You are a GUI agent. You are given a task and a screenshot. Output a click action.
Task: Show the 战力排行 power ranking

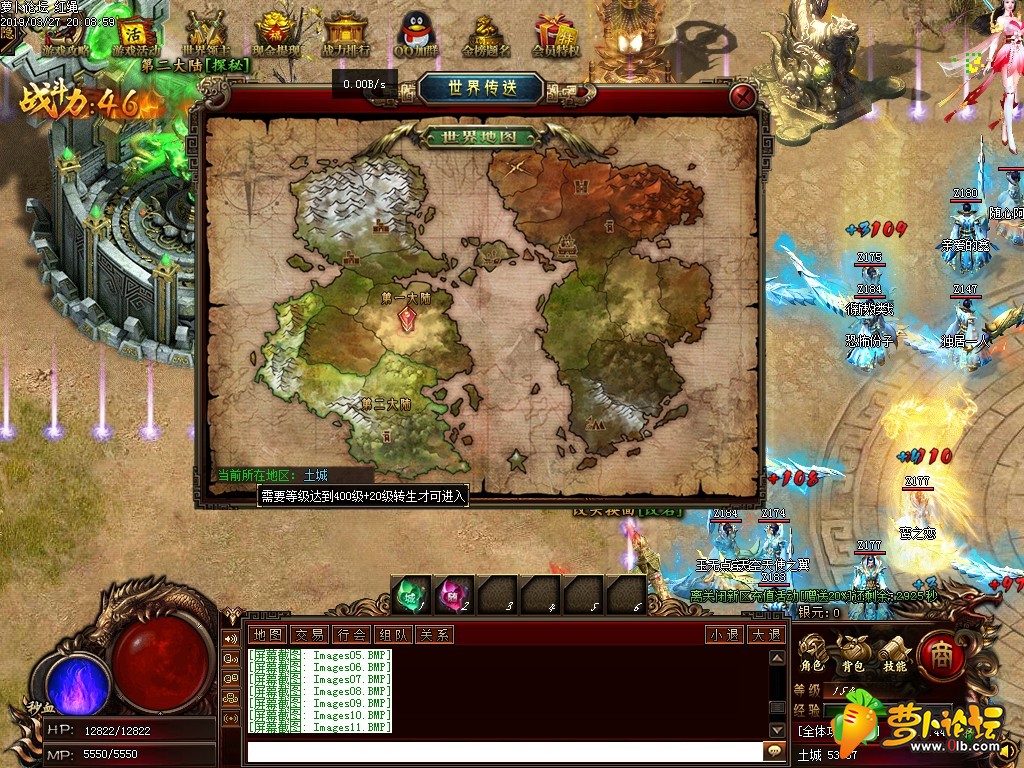pos(346,33)
